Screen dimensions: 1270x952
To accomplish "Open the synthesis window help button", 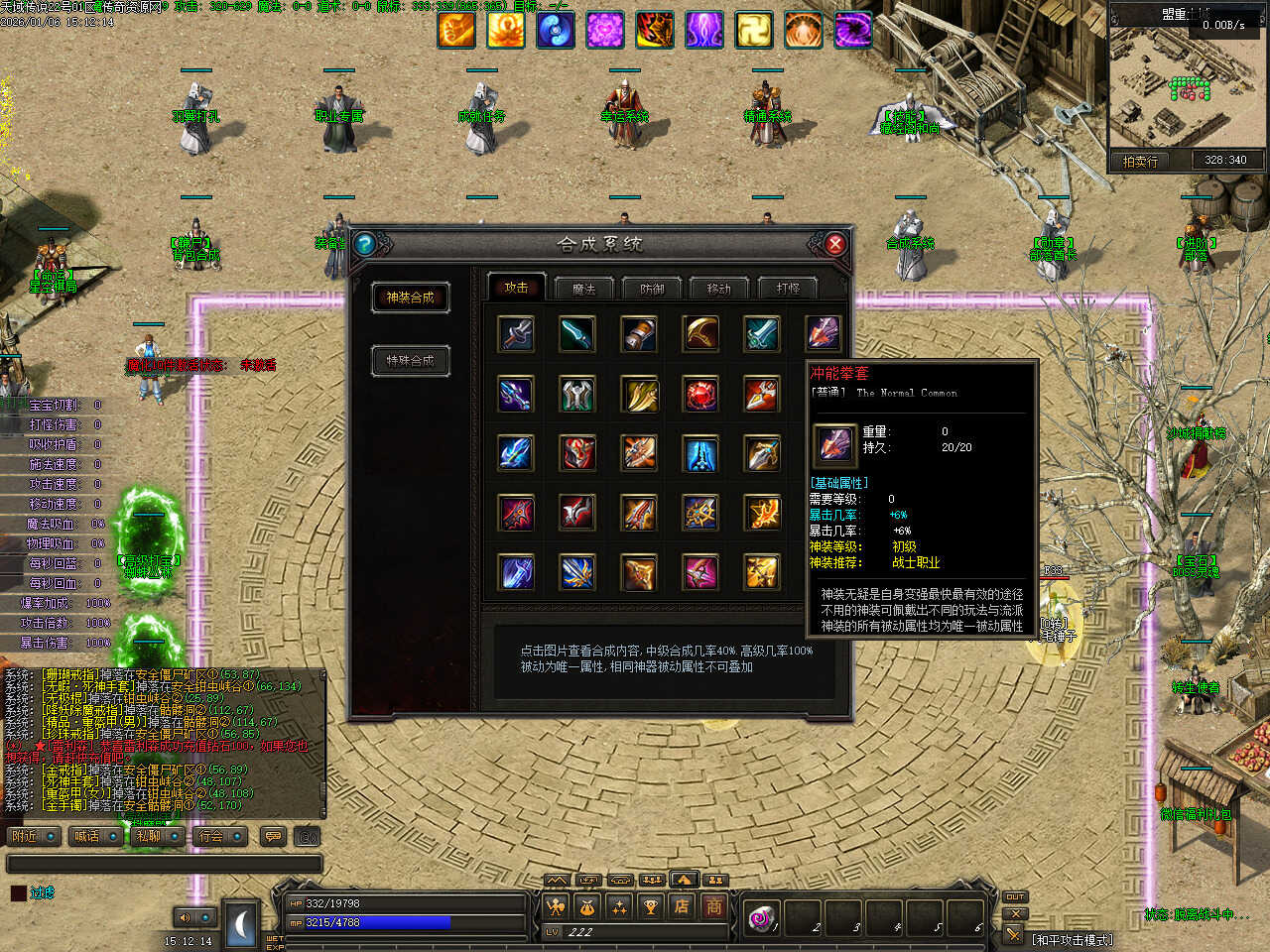I will pos(364,244).
